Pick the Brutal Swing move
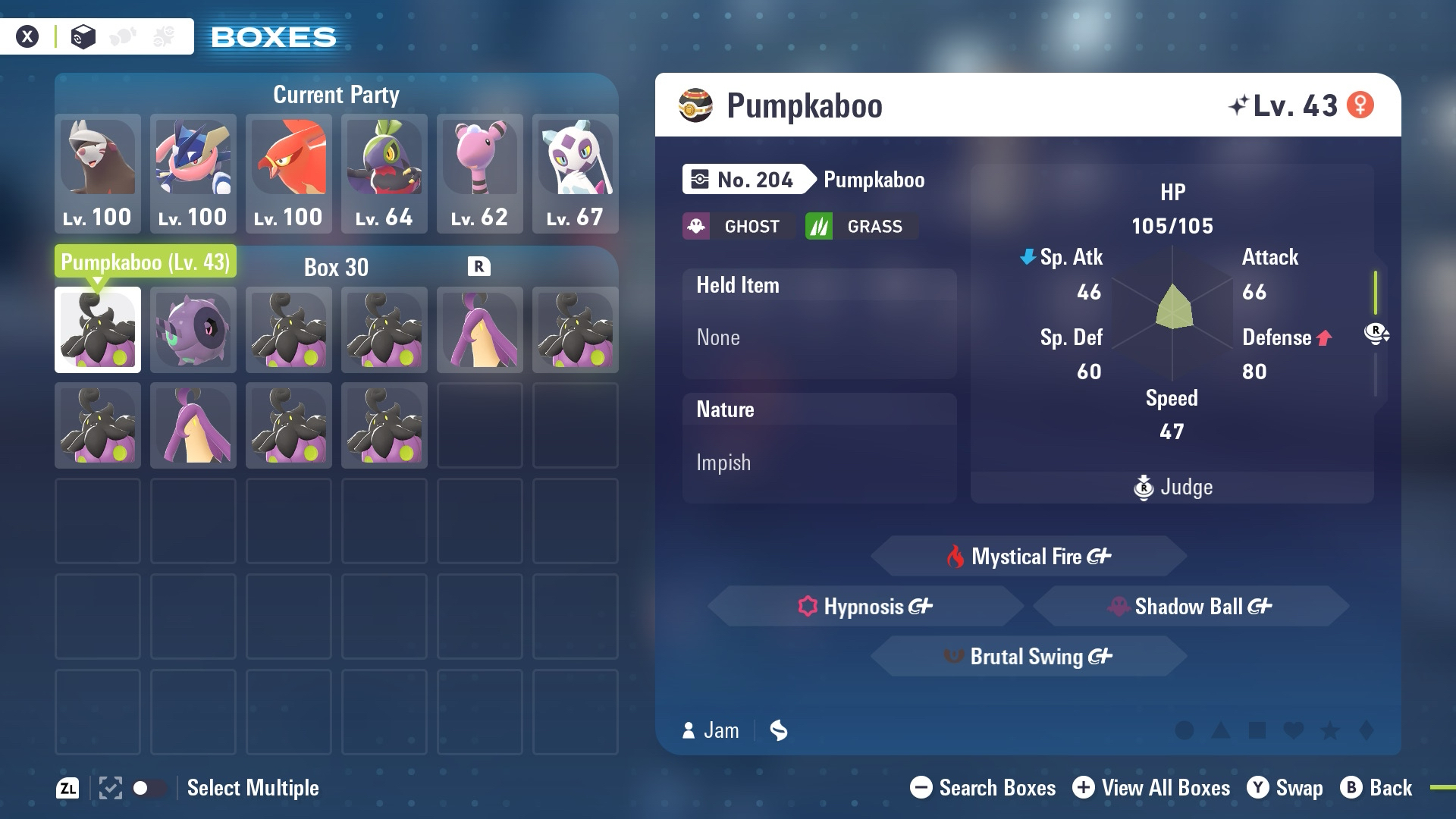1456x819 pixels. (x=1028, y=657)
